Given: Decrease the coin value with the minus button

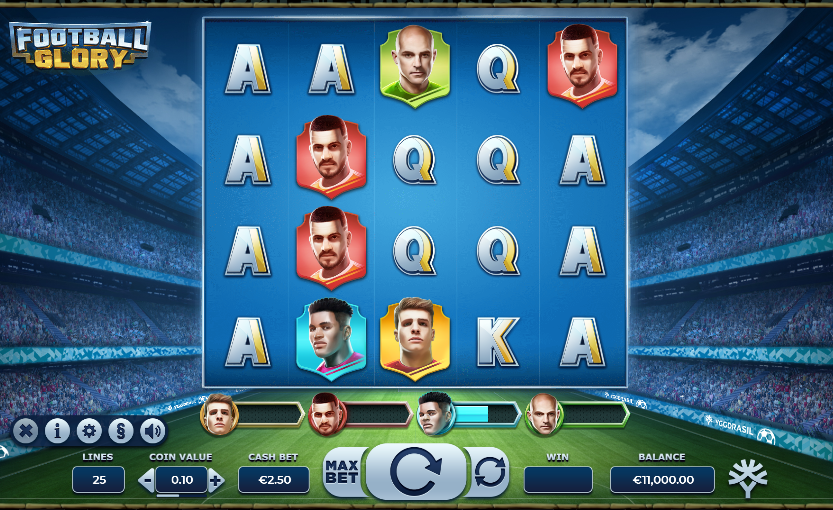Looking at the screenshot, I should pyautogui.click(x=147, y=480).
